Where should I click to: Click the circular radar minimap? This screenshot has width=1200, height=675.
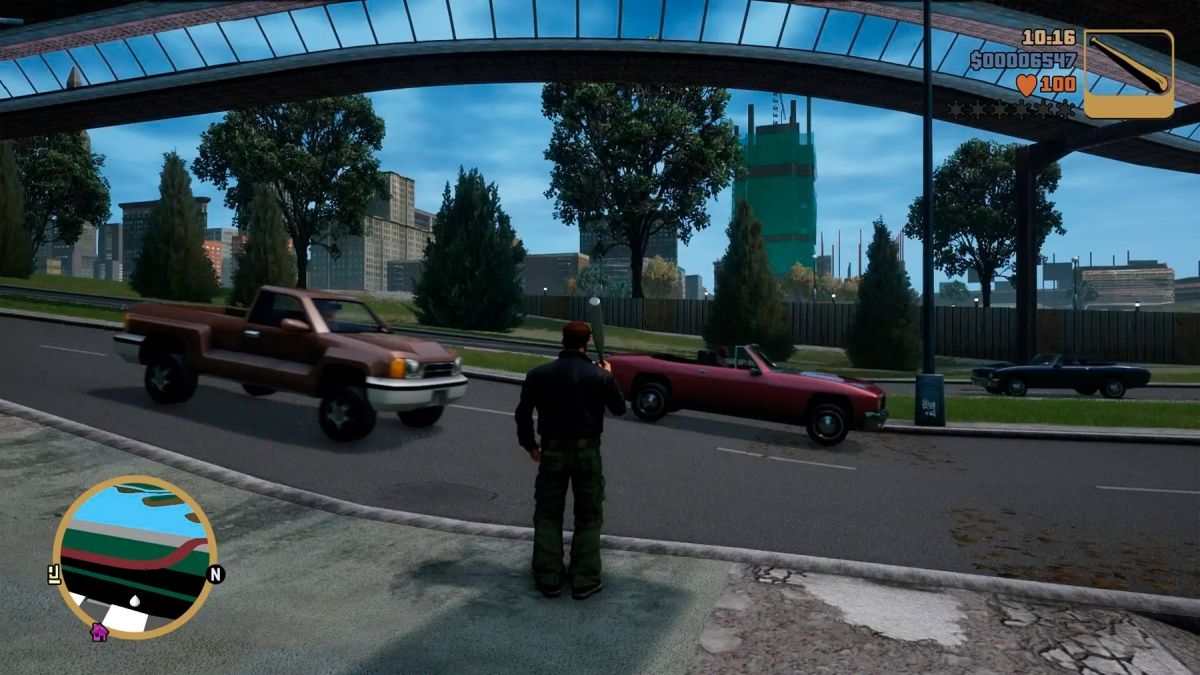(134, 556)
